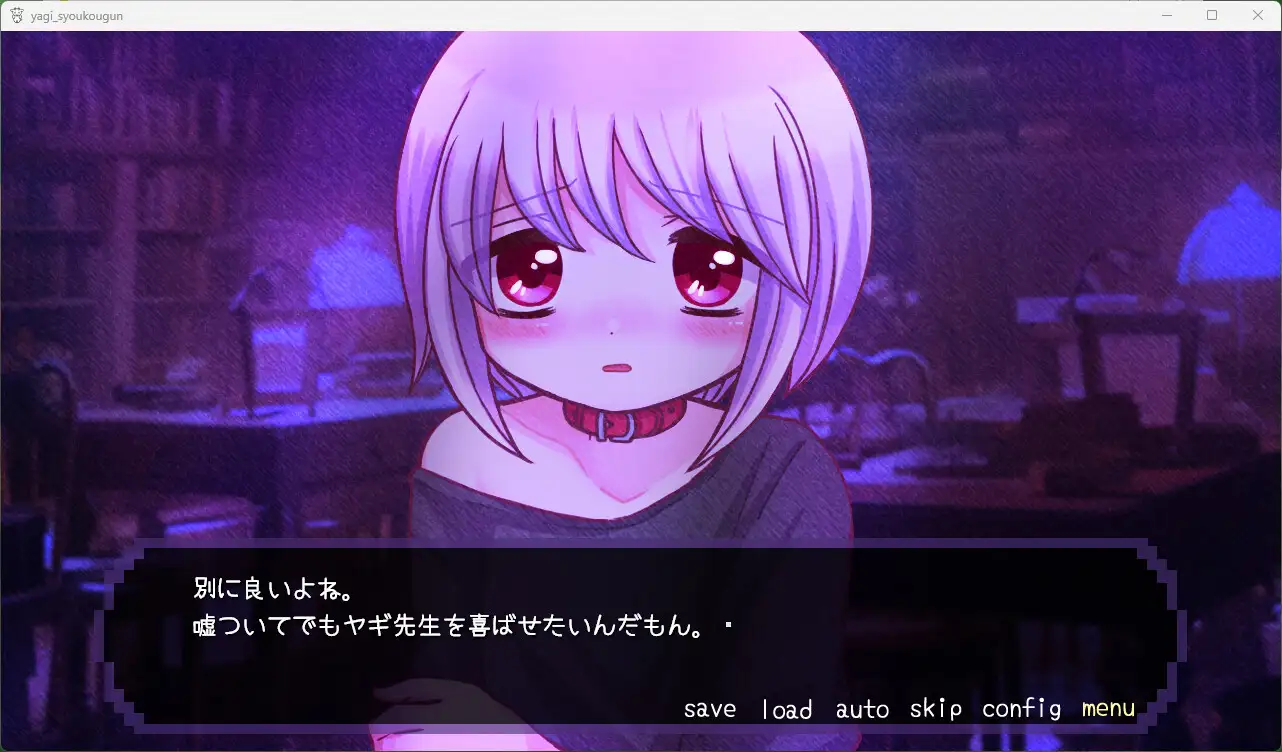This screenshot has width=1282, height=752.
Task: Click the minimize icon on the title bar
Action: point(1166,15)
